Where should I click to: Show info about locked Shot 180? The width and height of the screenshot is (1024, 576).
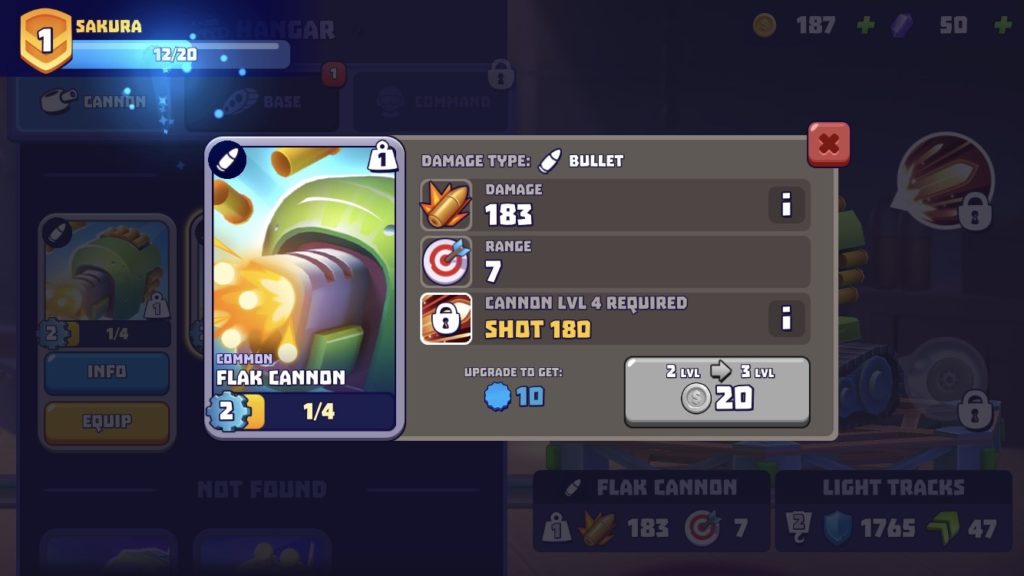(x=787, y=319)
